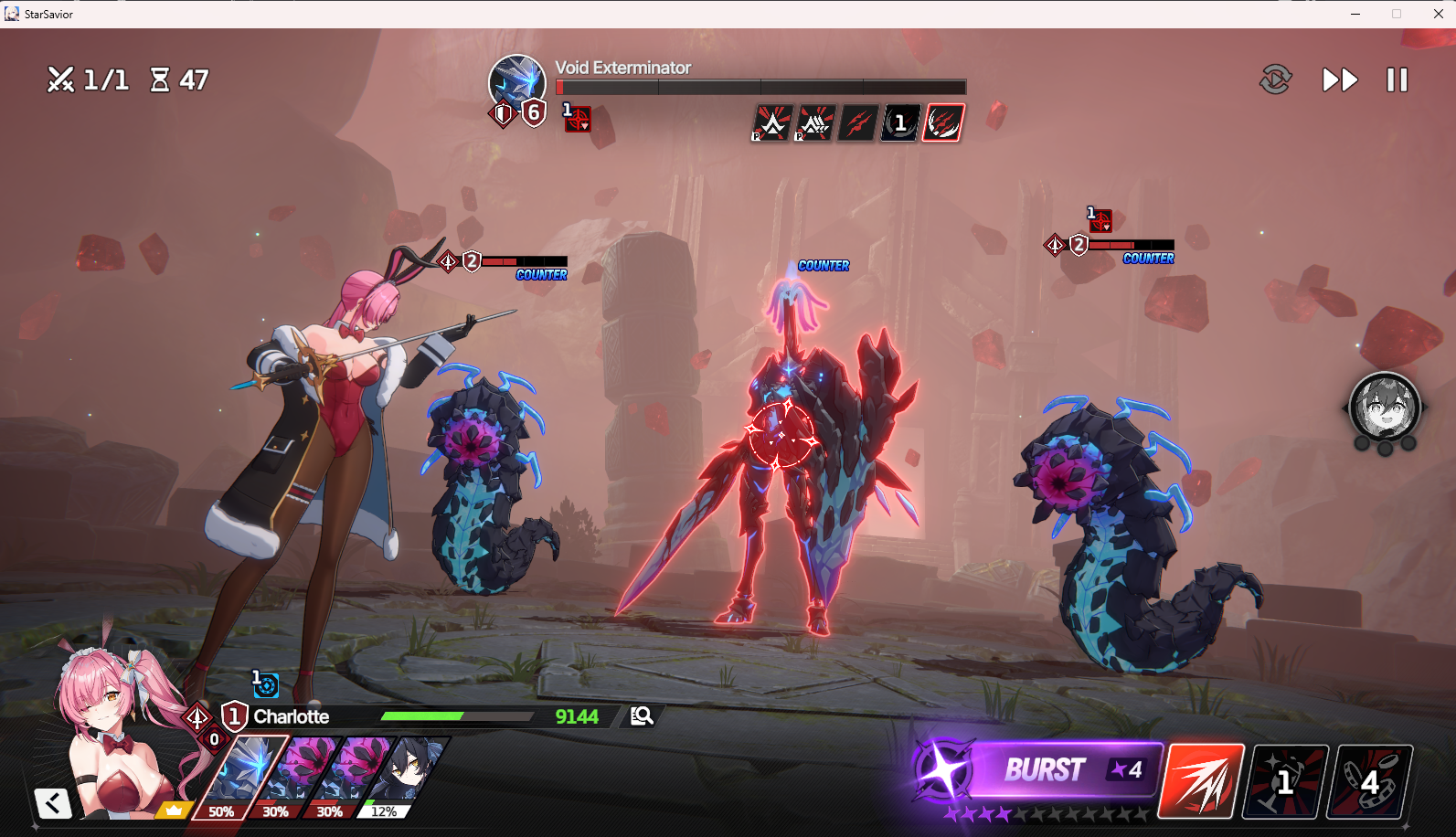Screen dimensions: 1456x837
Task: Inspect the boss's first passive skill icon
Action: point(771,122)
